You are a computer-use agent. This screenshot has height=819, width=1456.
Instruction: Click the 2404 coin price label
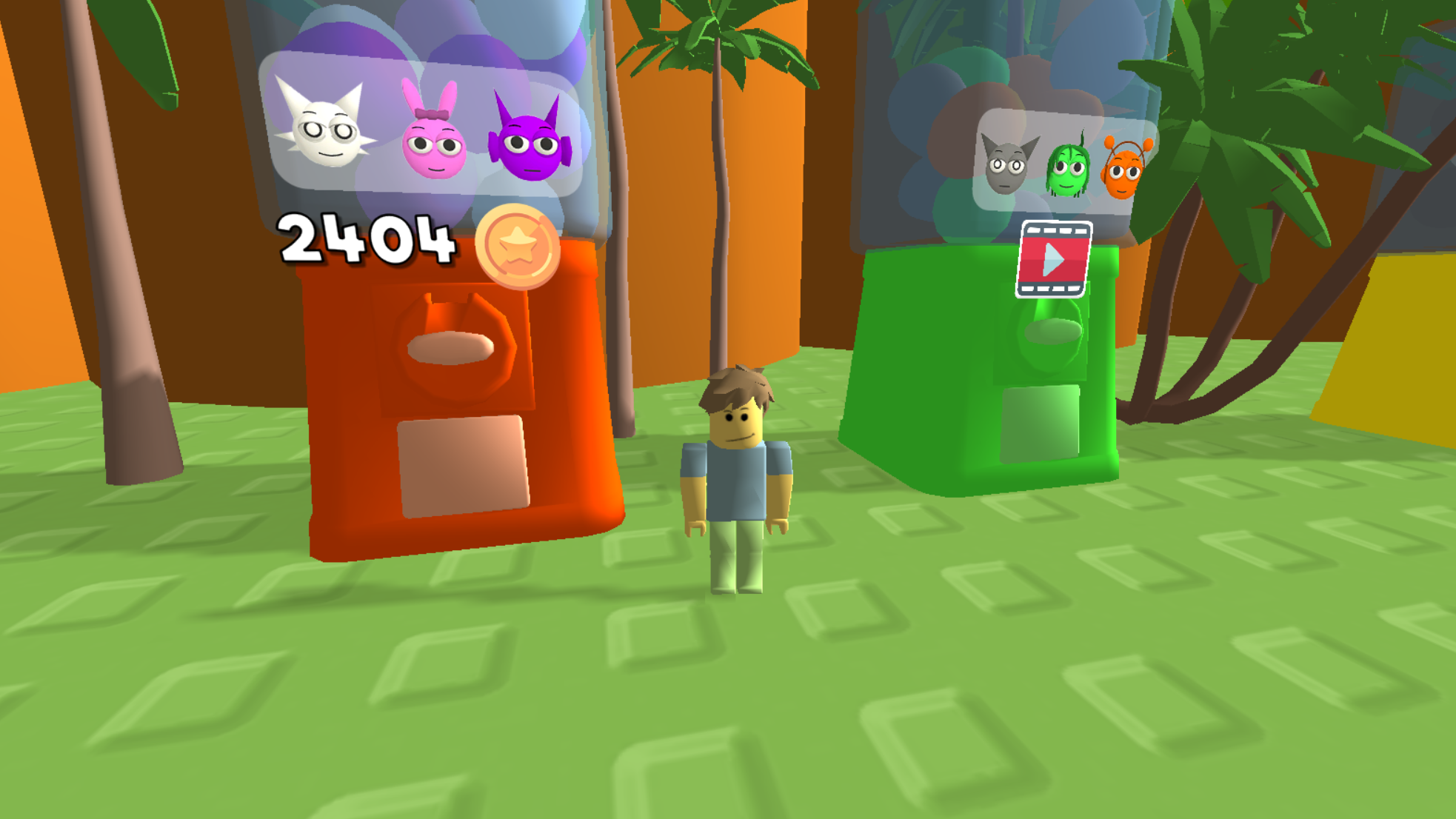click(x=367, y=241)
